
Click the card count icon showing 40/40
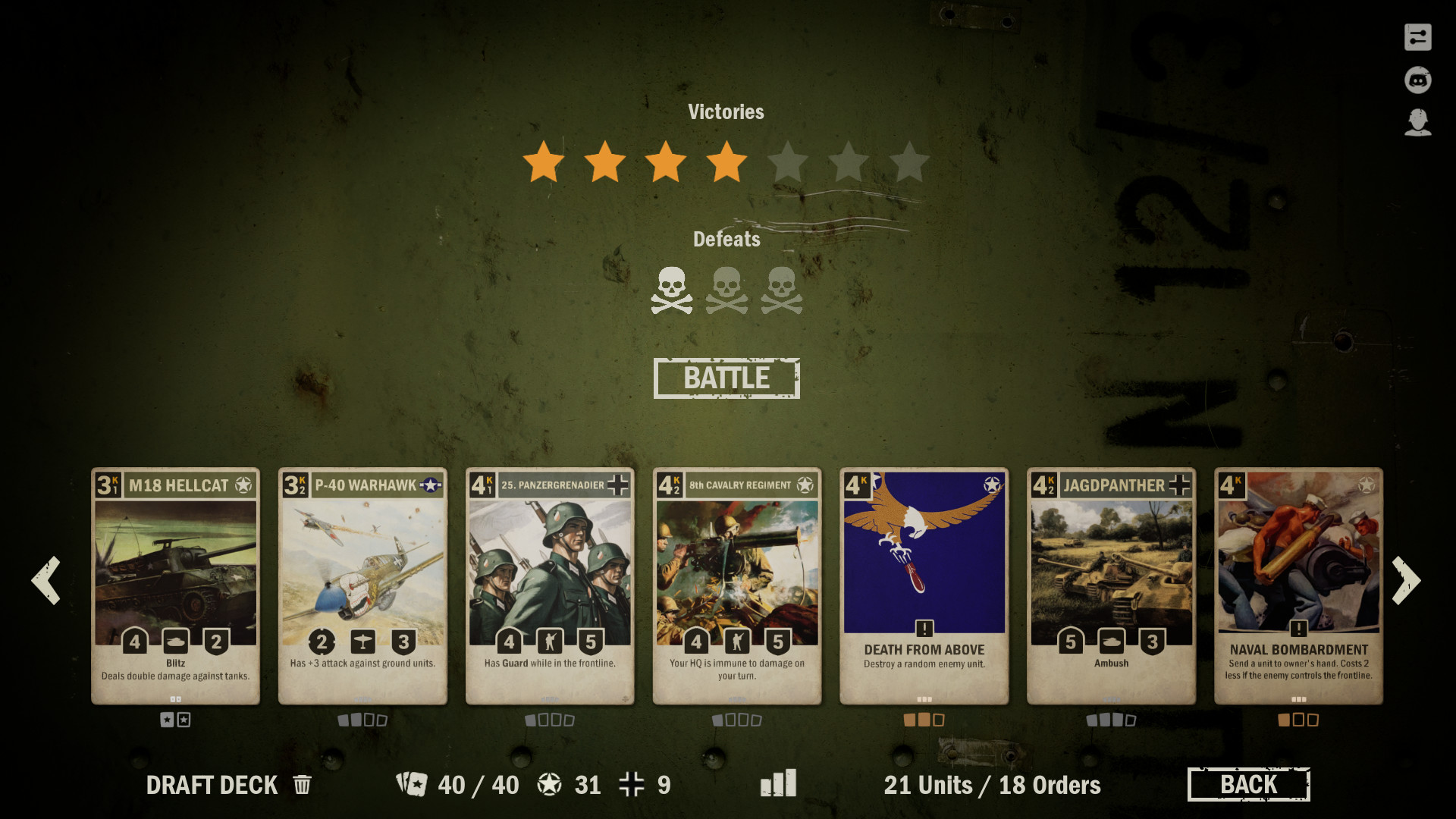(413, 784)
